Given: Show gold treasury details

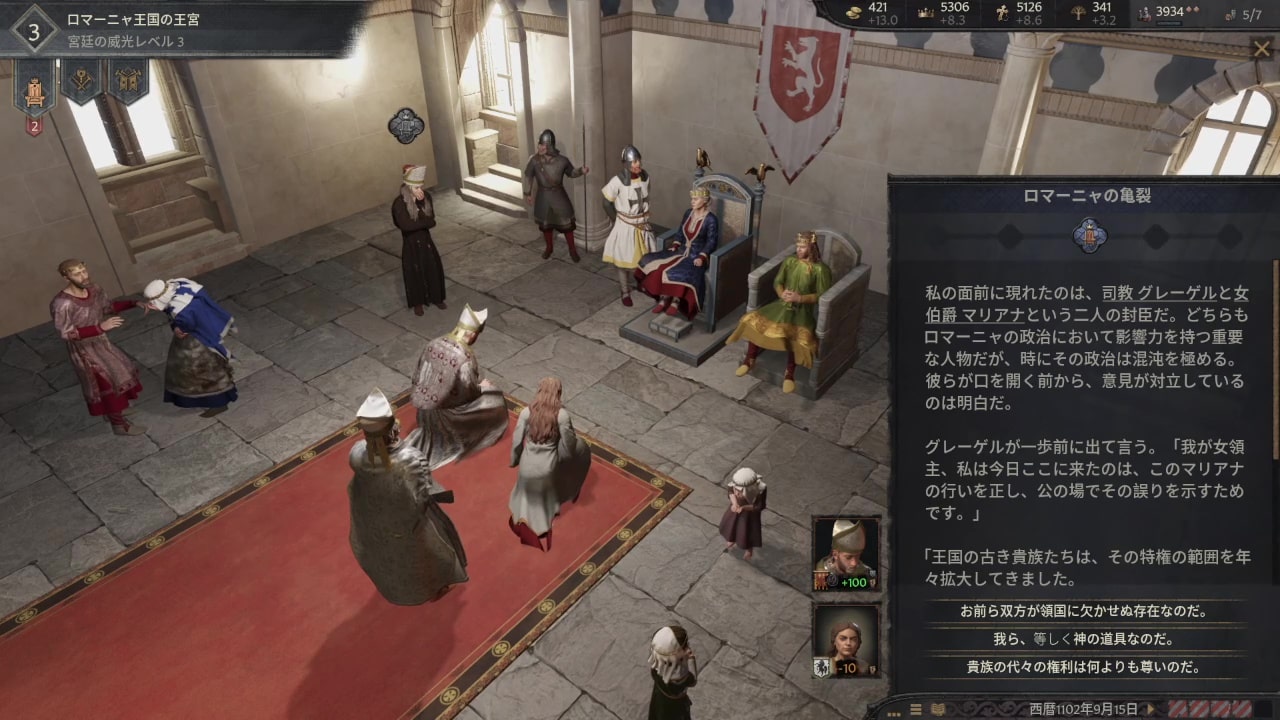Looking at the screenshot, I should click(870, 14).
